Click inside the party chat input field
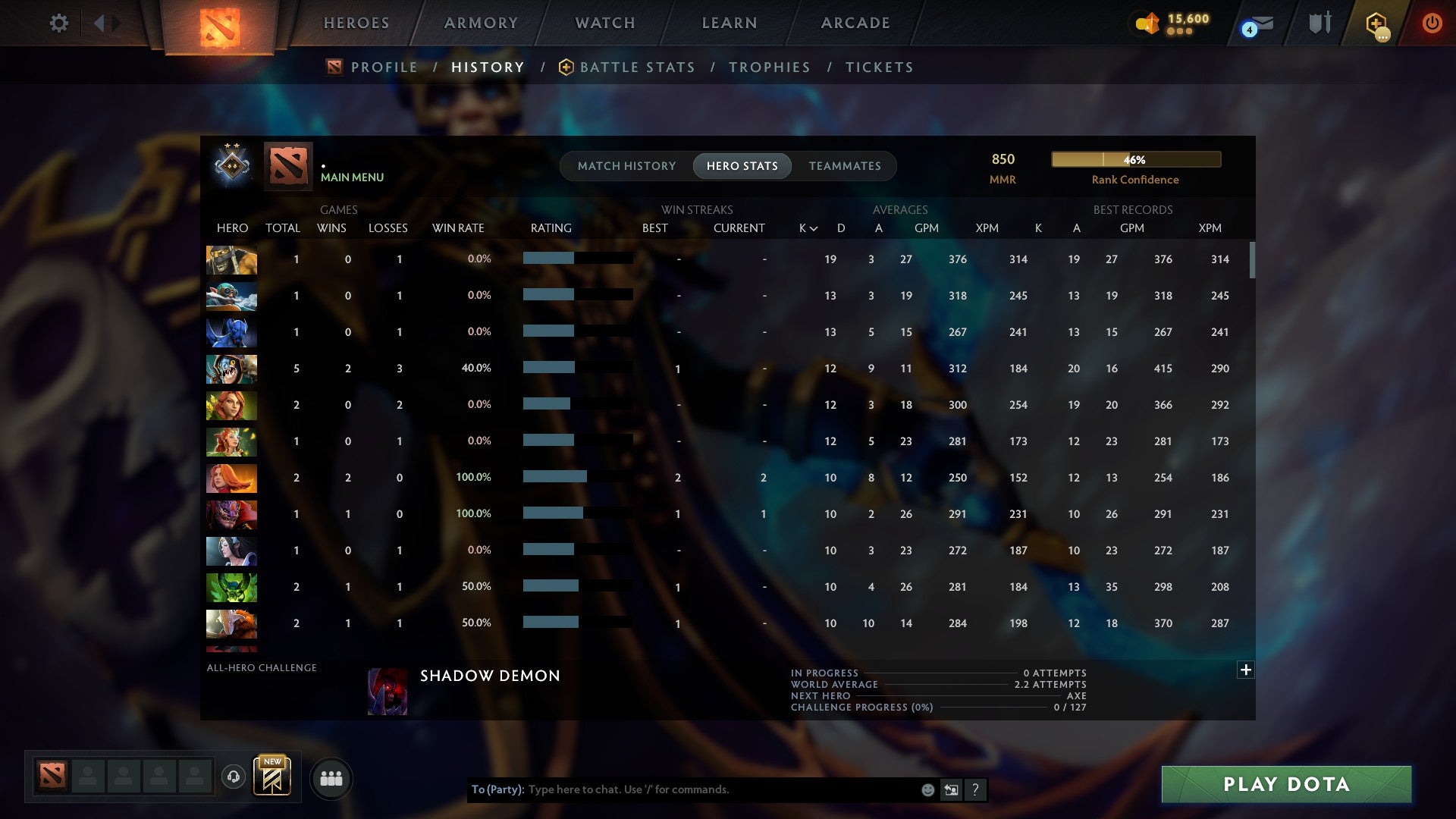The height and width of the screenshot is (819, 1456). (682, 789)
